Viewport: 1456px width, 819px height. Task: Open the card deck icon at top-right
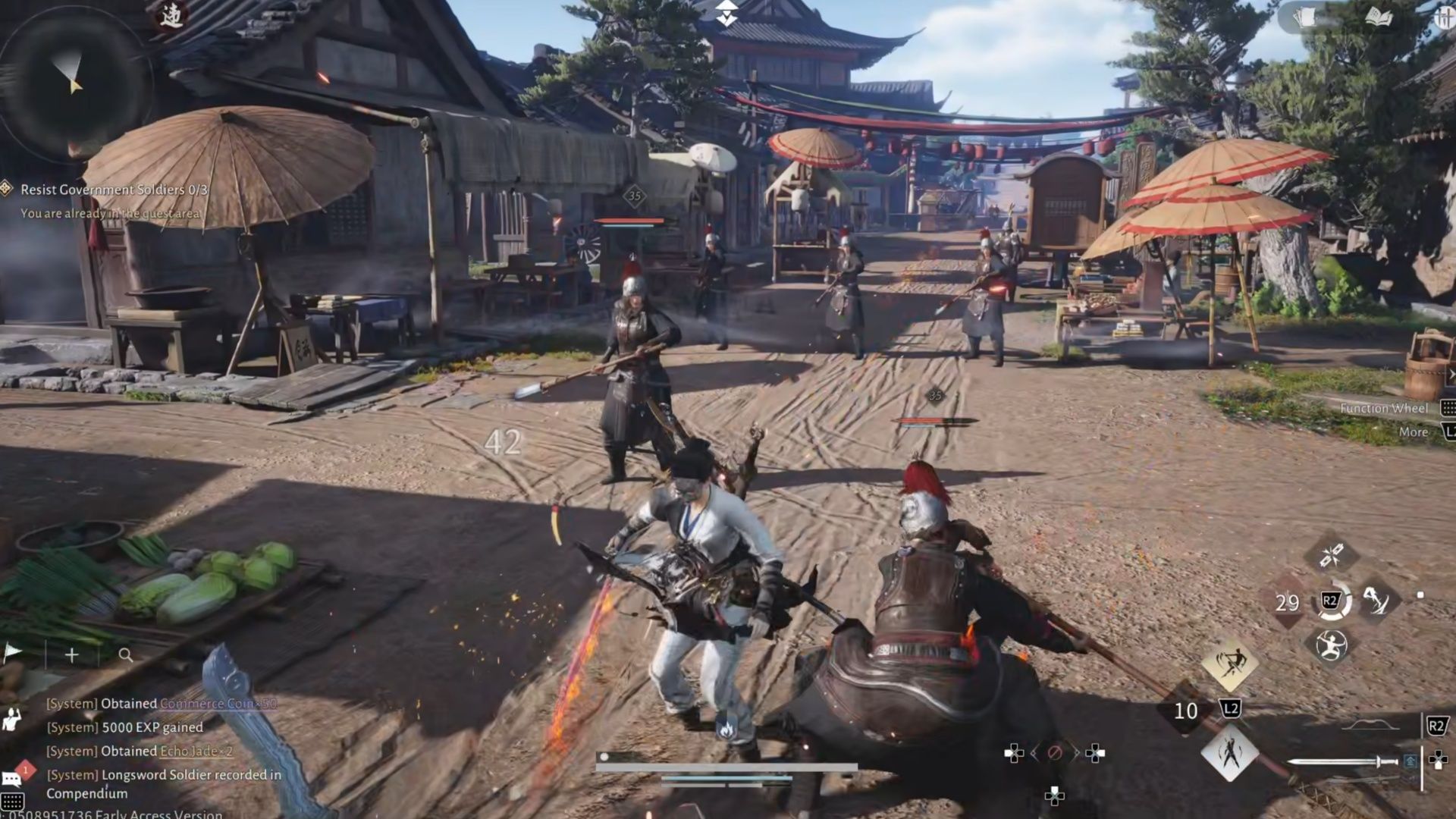(x=1304, y=17)
